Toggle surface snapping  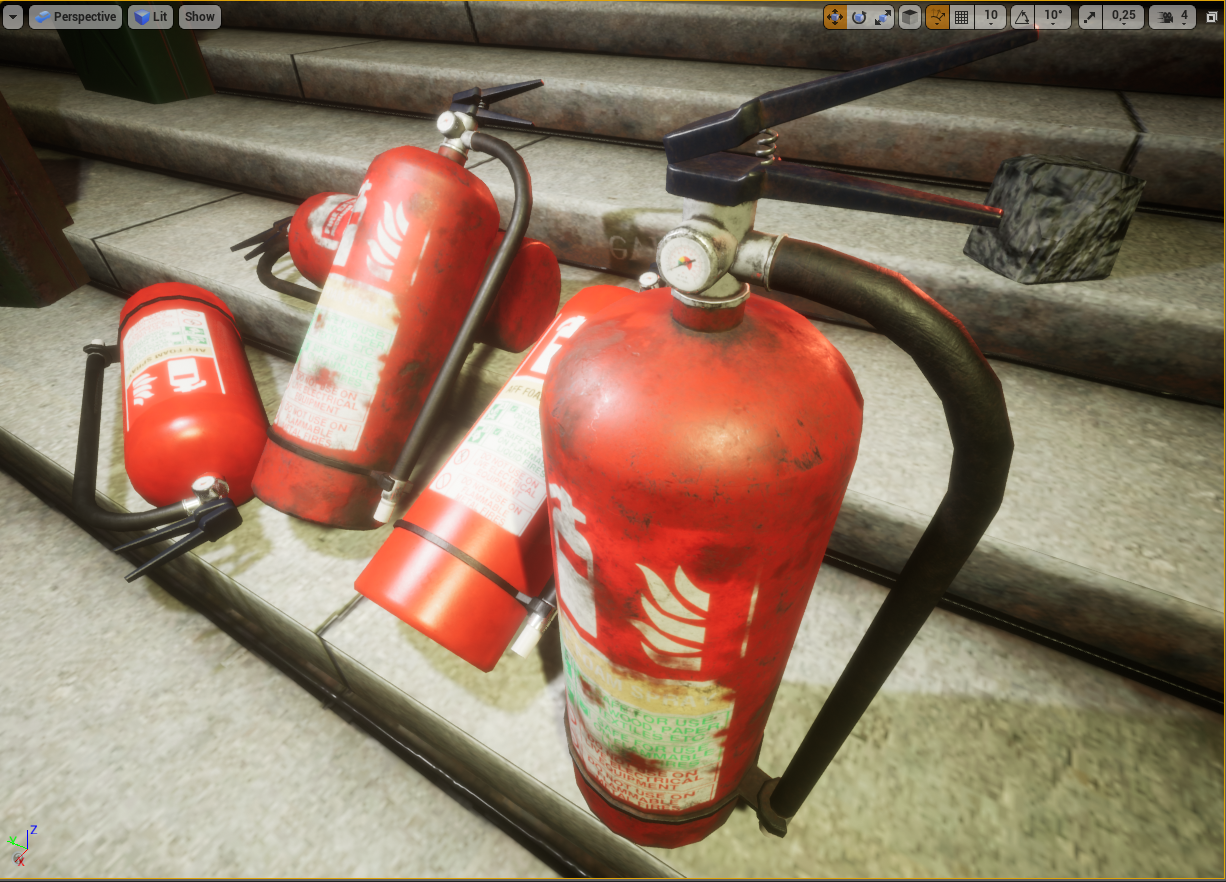[937, 17]
